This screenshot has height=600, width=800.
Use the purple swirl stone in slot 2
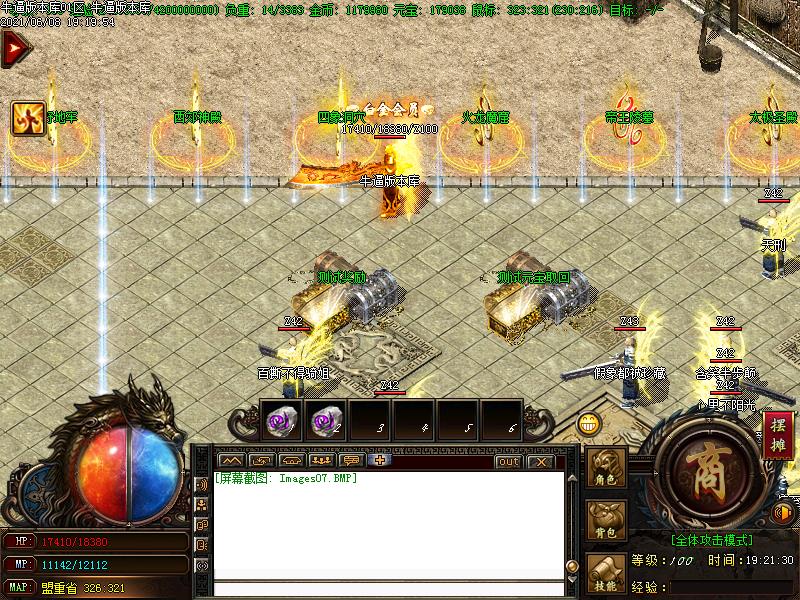323,423
